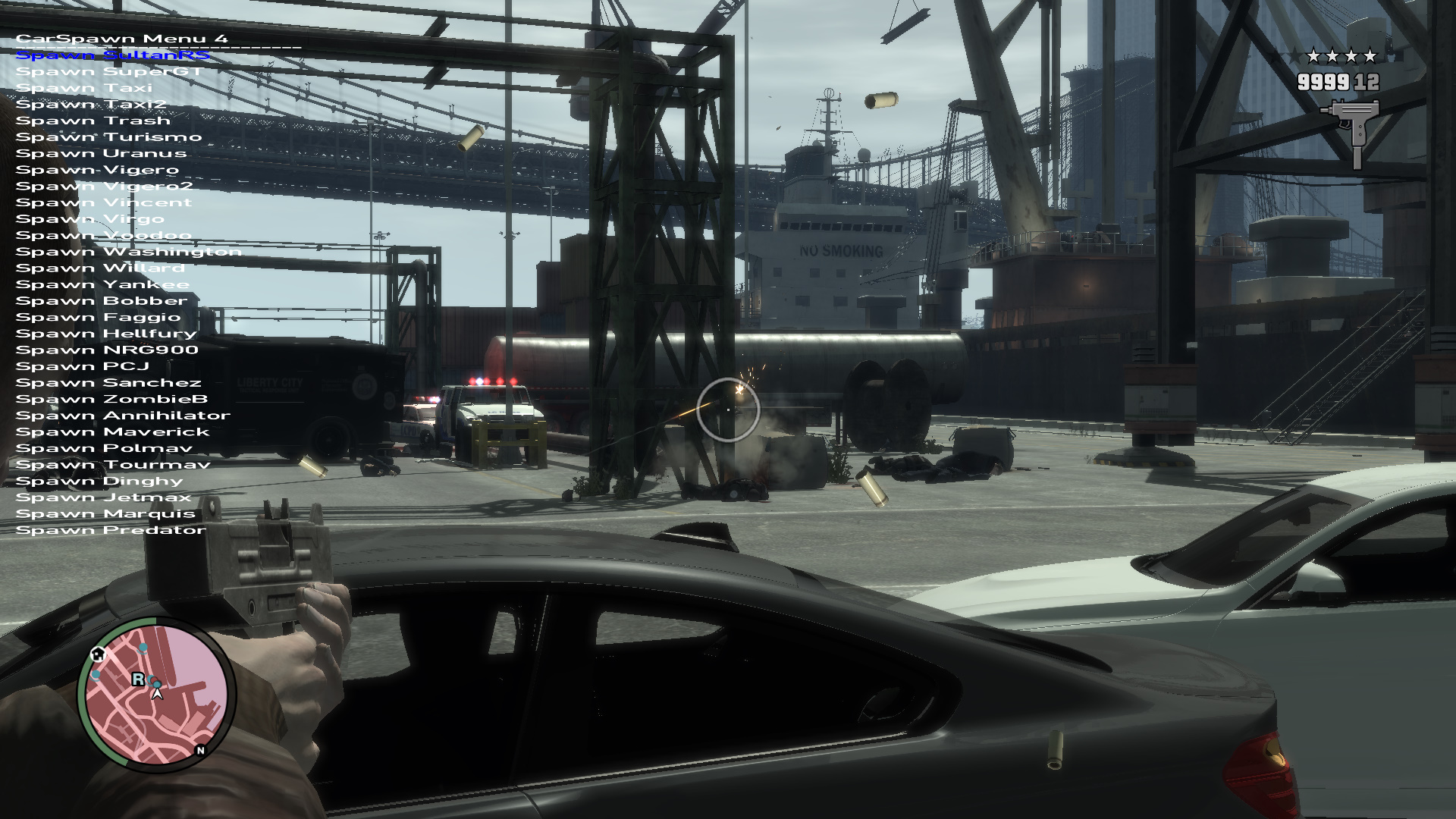Pick Spawn Washington in the car list
The width and height of the screenshot is (1456, 819).
[x=128, y=252]
